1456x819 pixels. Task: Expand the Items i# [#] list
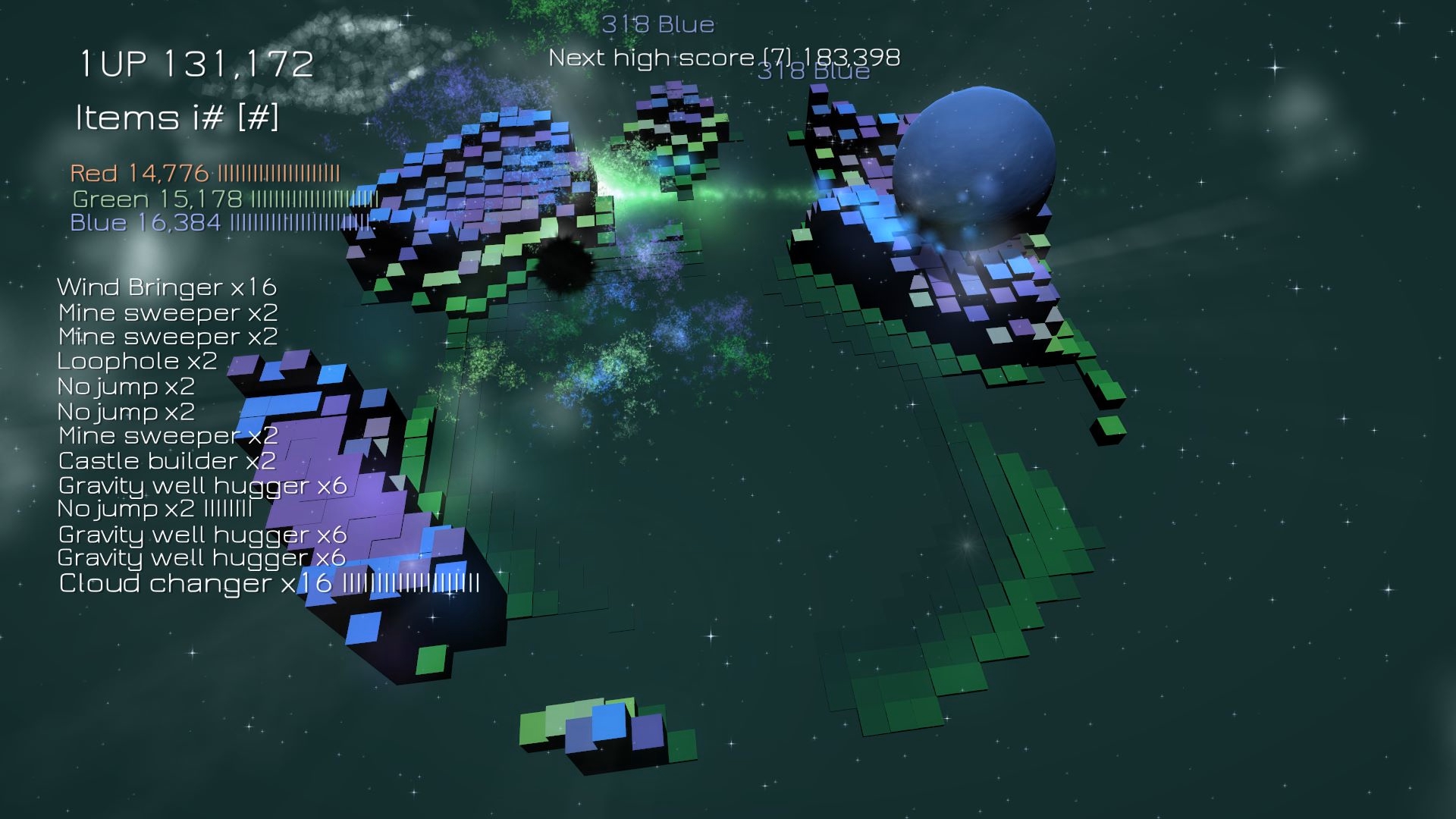pos(178,116)
